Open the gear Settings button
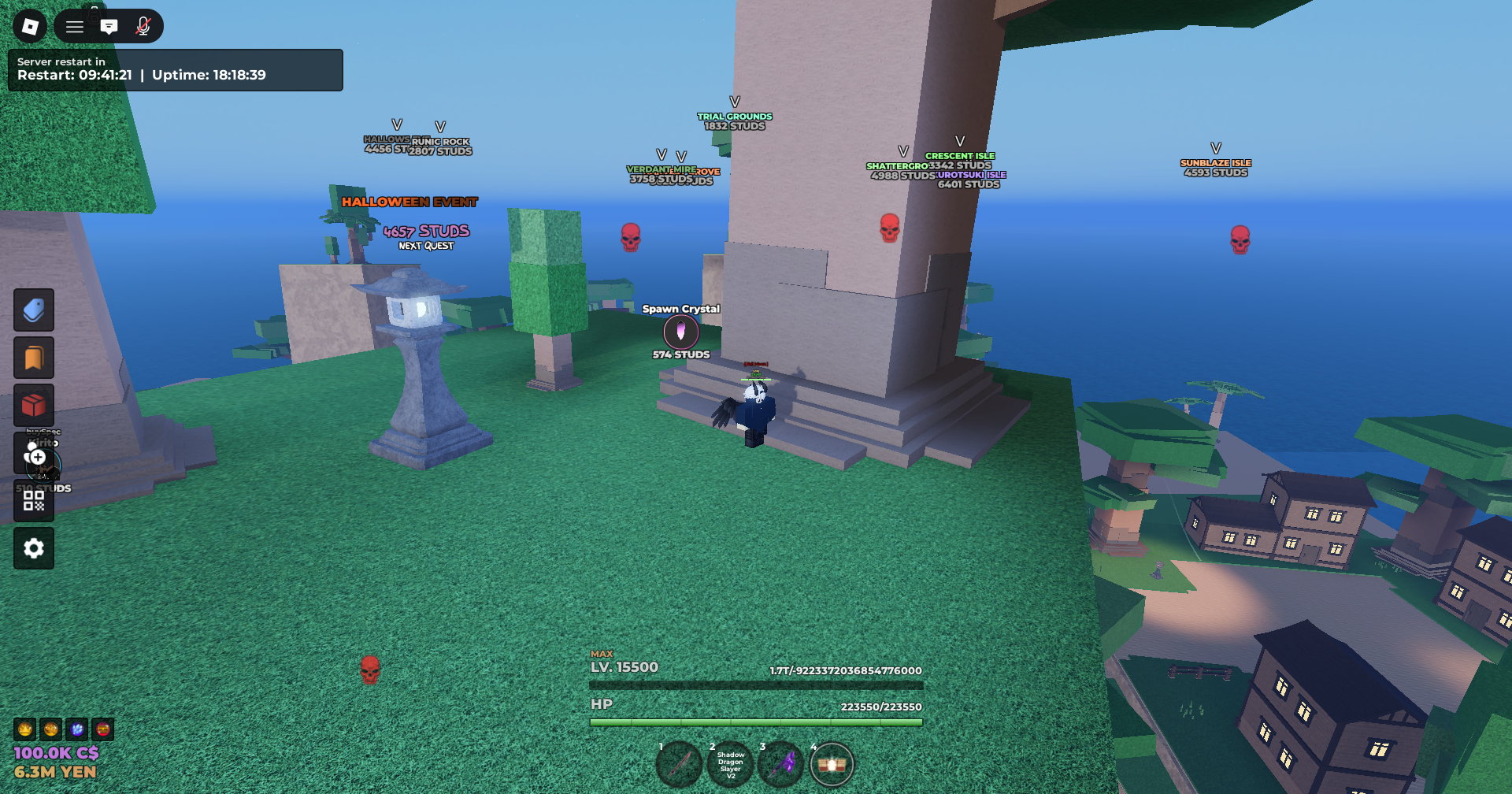The image size is (1512, 794). [x=34, y=548]
